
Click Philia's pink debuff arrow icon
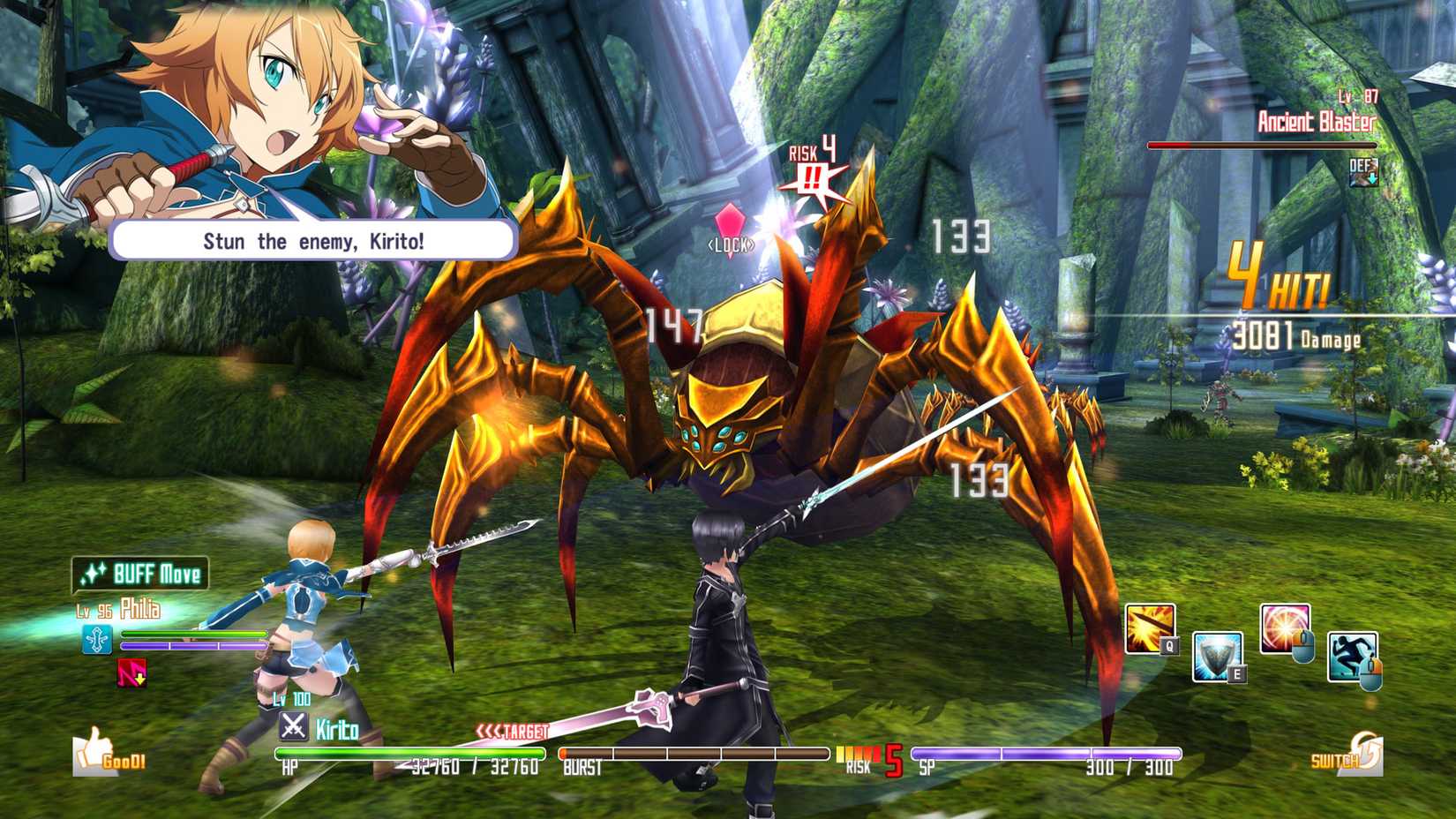(x=131, y=673)
